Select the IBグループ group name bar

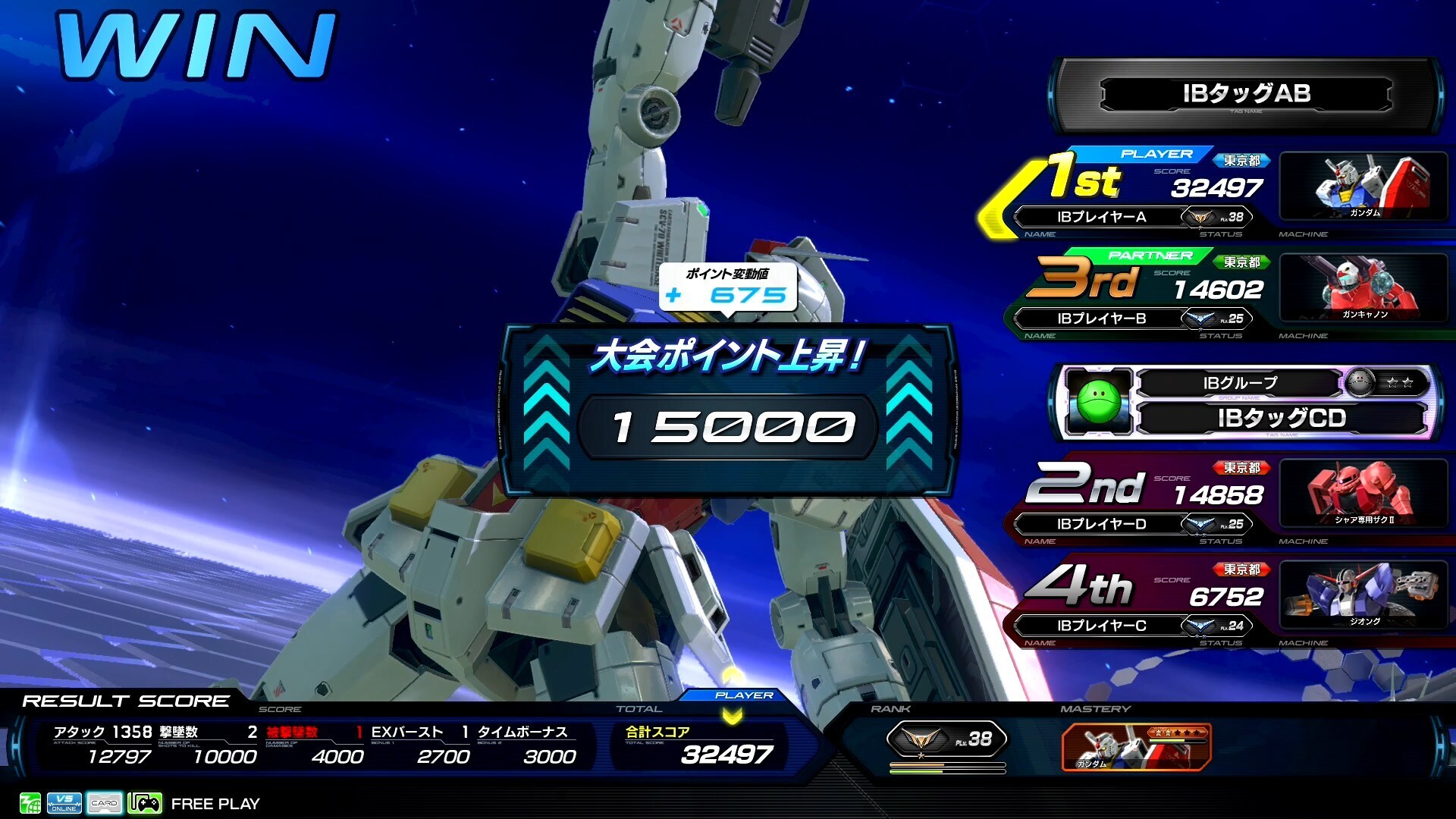[x=1240, y=383]
